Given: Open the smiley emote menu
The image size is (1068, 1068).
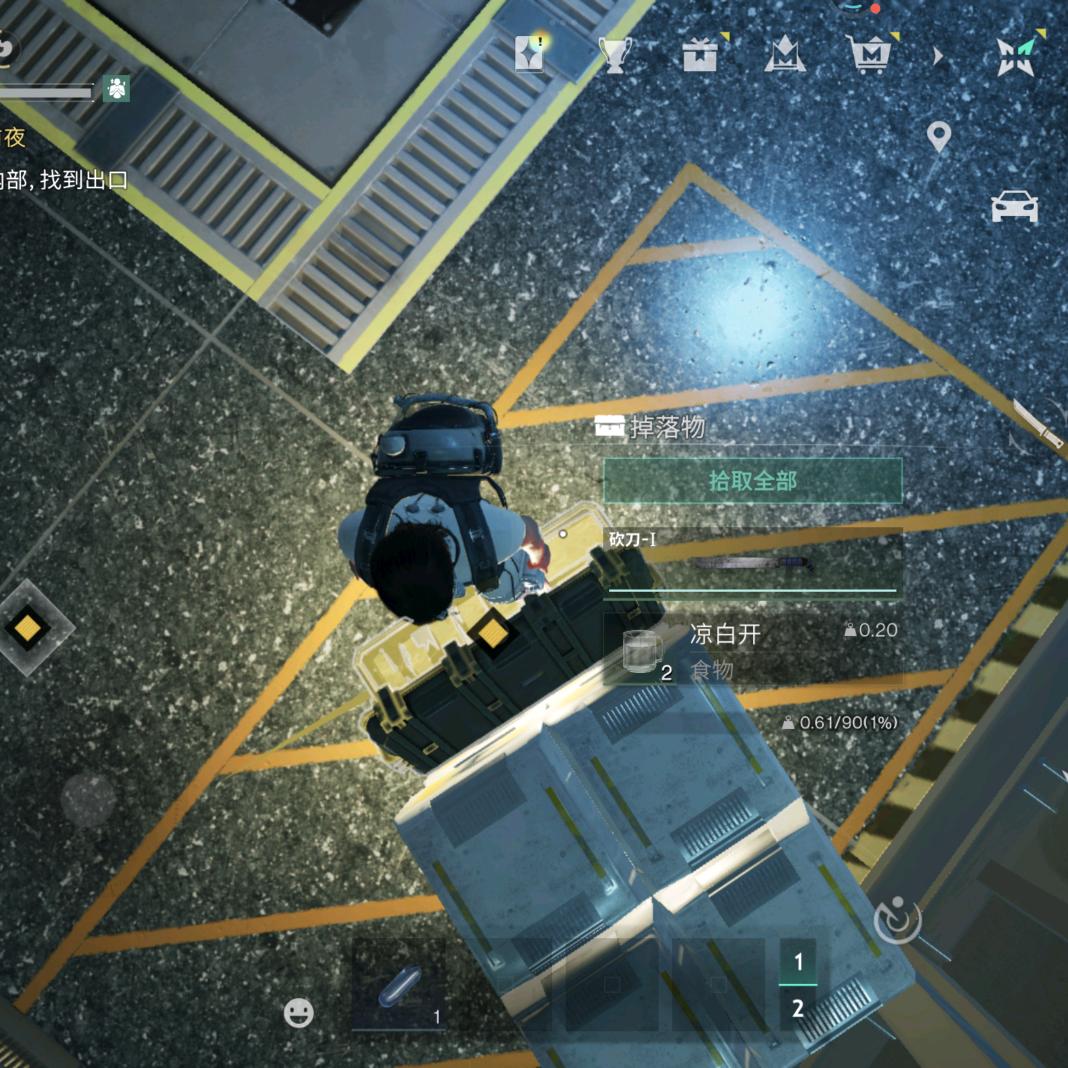Looking at the screenshot, I should pos(298,1013).
